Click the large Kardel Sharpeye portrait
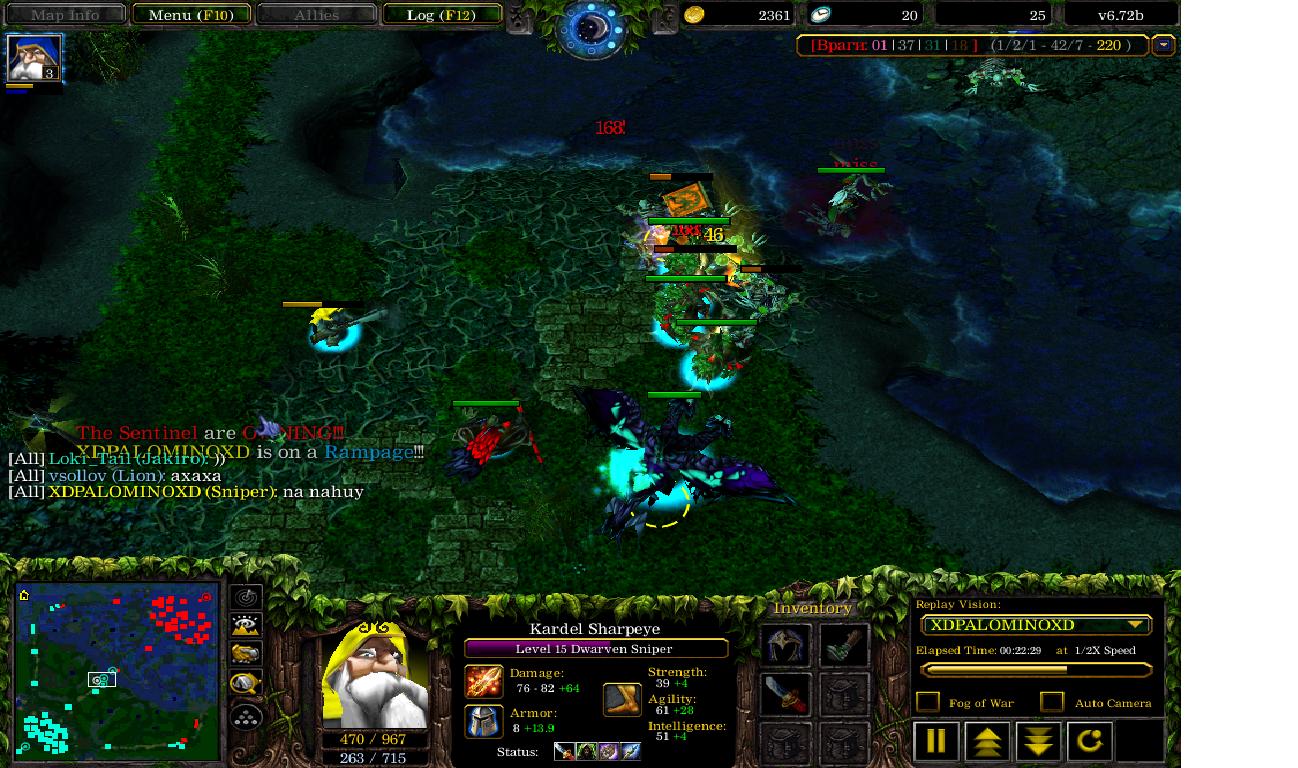This screenshot has height=768, width=1298. point(375,675)
